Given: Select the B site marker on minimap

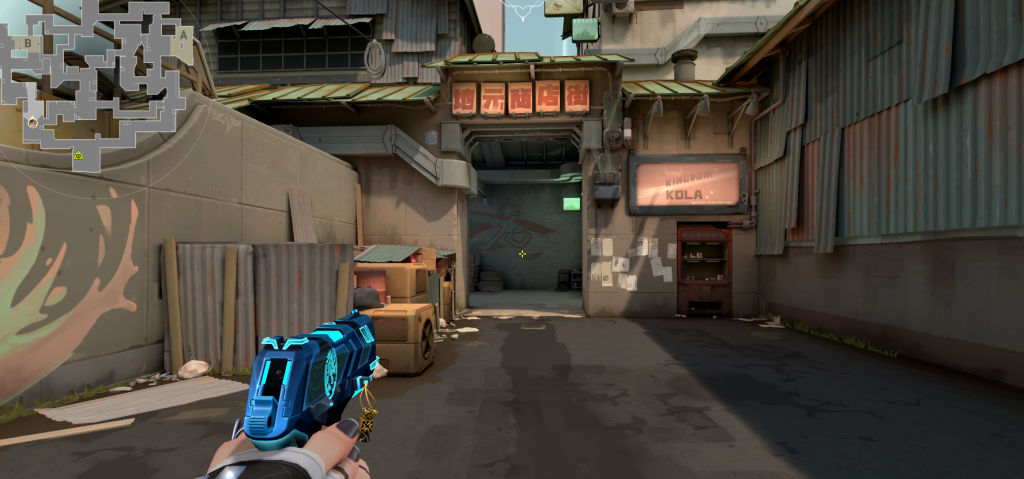Looking at the screenshot, I should (x=29, y=43).
